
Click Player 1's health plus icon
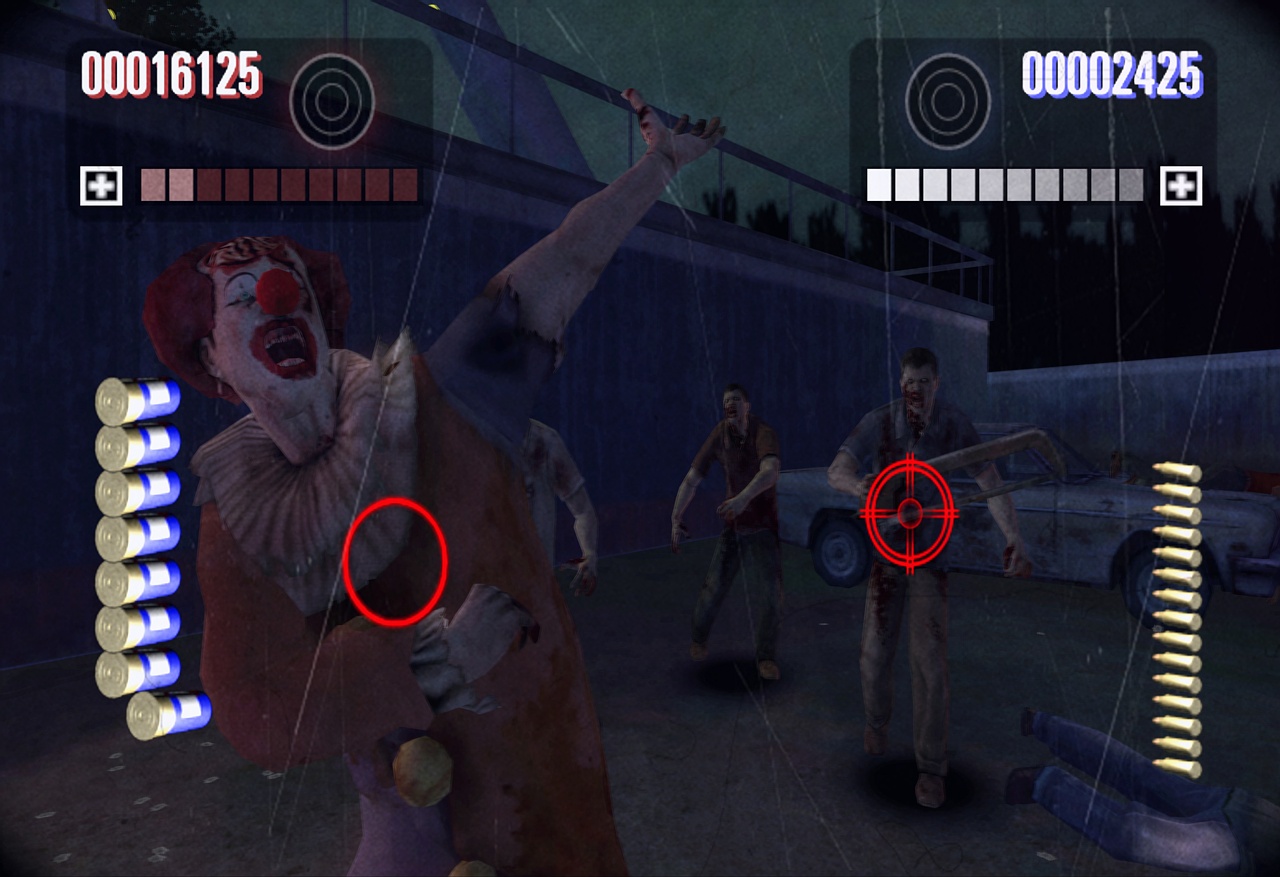[x=101, y=185]
